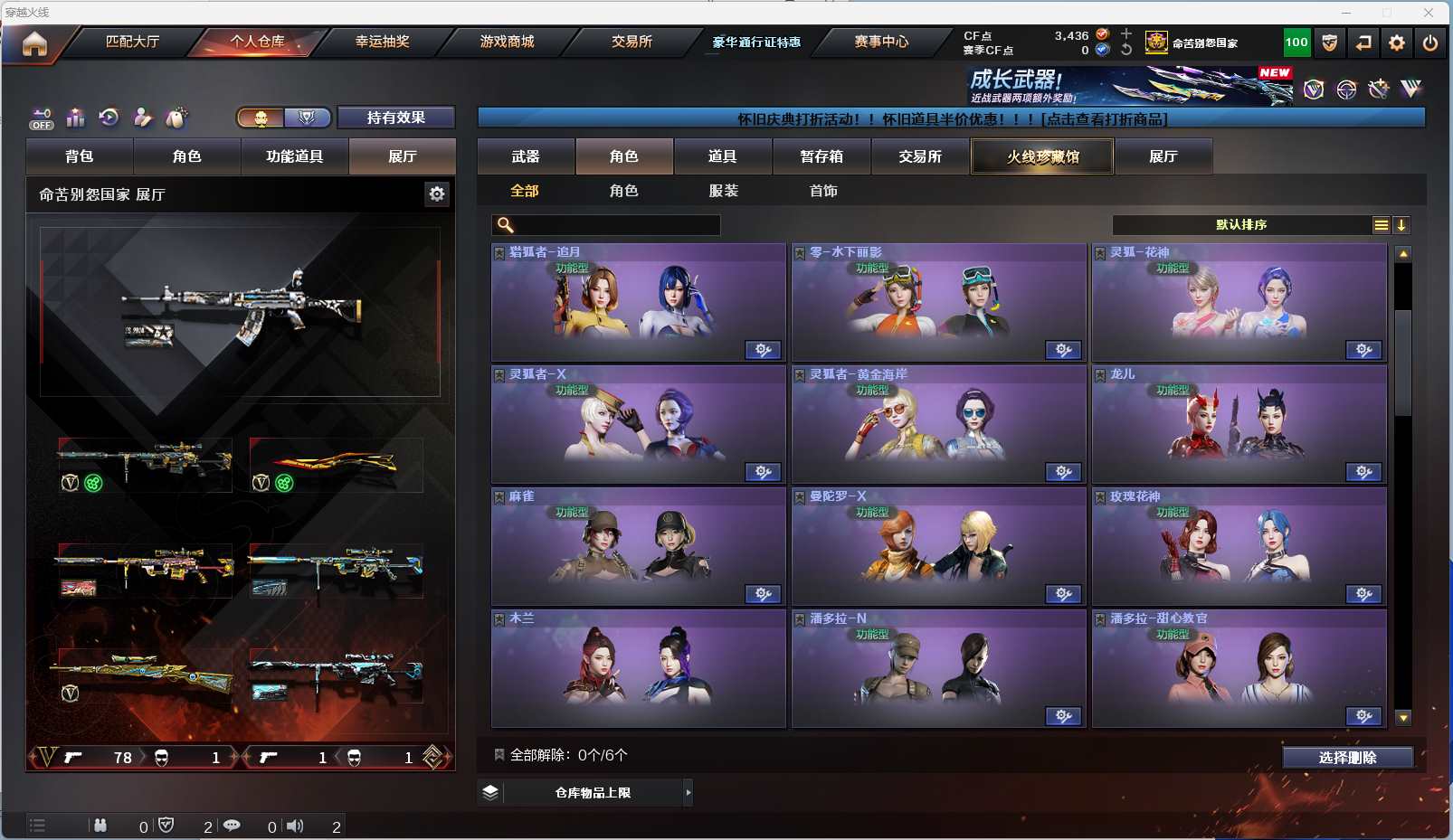
Task: Switch to the 功能道具 tab
Action: pos(294,156)
